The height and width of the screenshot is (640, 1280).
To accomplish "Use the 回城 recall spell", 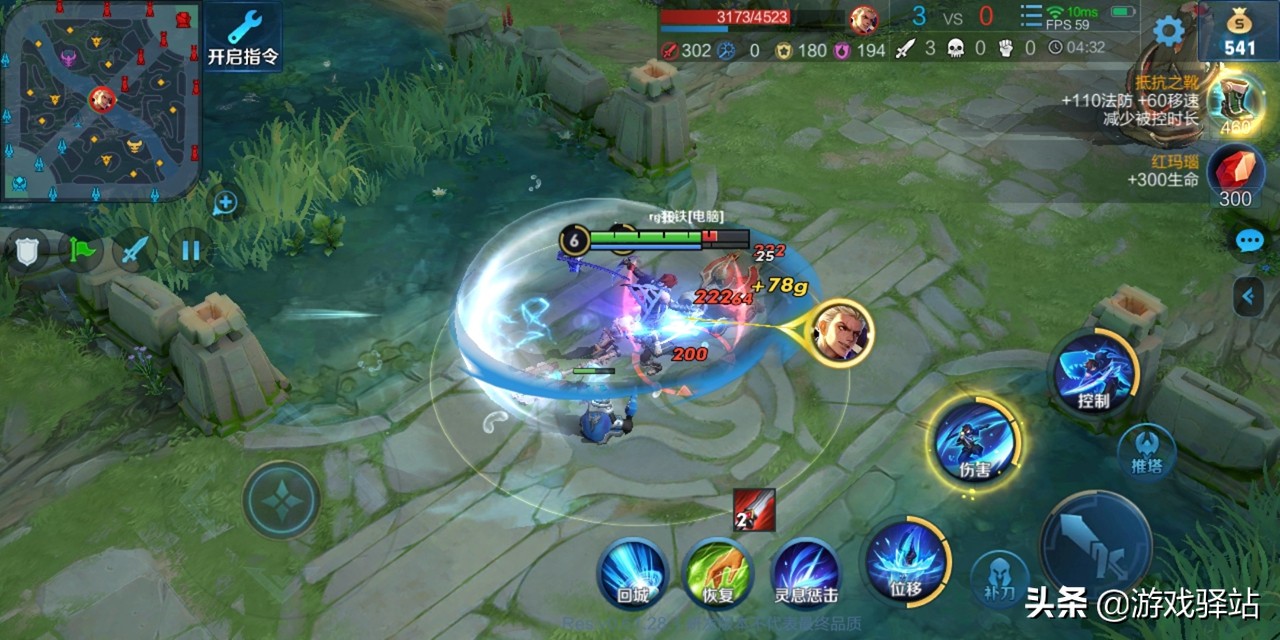I will (x=632, y=572).
